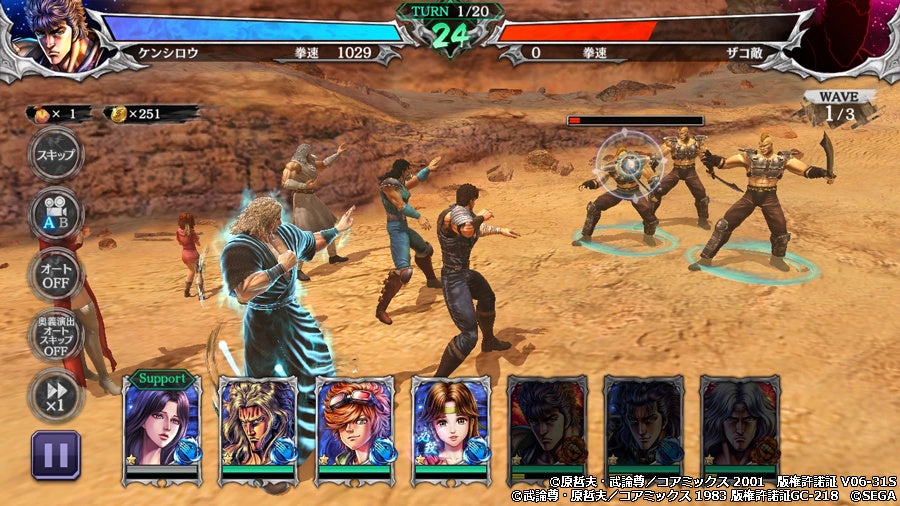Switch the camera A/B view
900x506 pixels.
pyautogui.click(x=55, y=214)
